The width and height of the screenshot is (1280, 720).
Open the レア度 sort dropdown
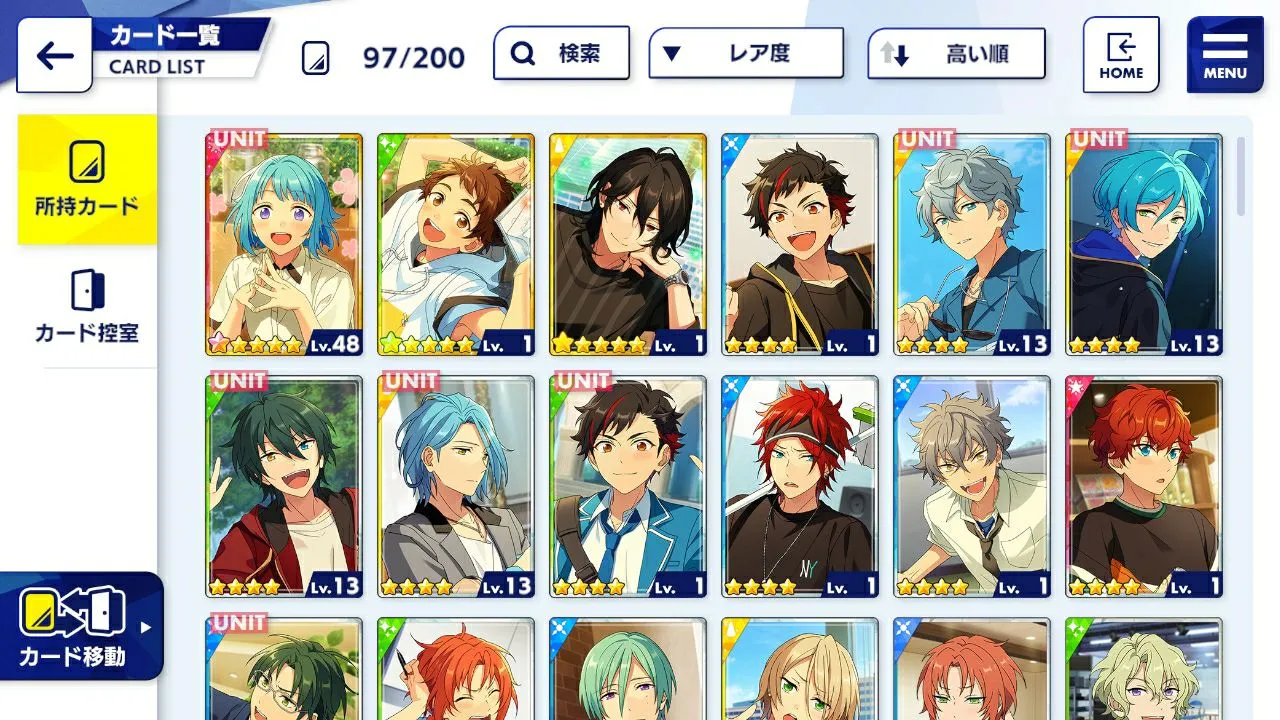[745, 53]
